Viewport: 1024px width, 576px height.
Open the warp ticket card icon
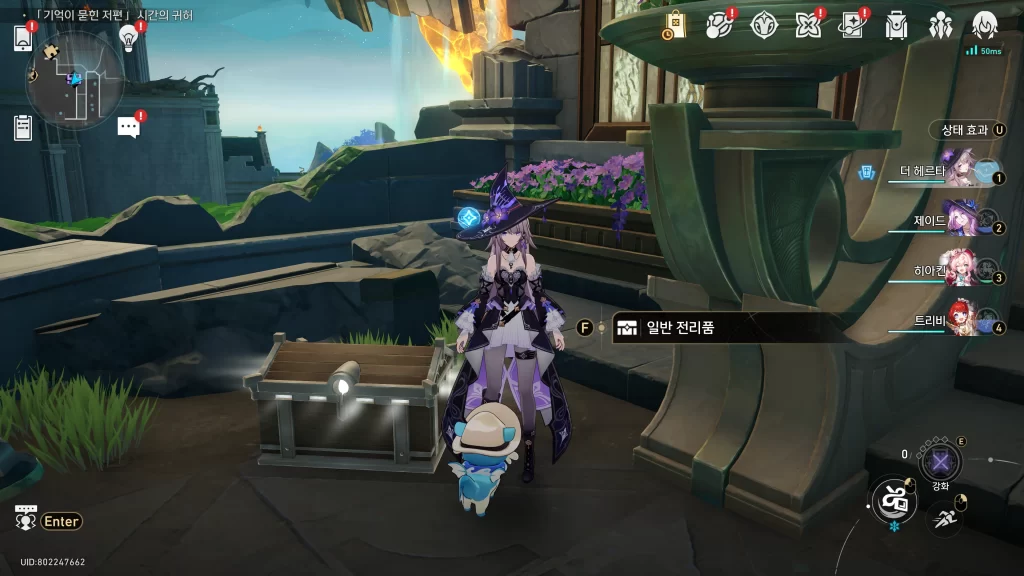click(852, 25)
